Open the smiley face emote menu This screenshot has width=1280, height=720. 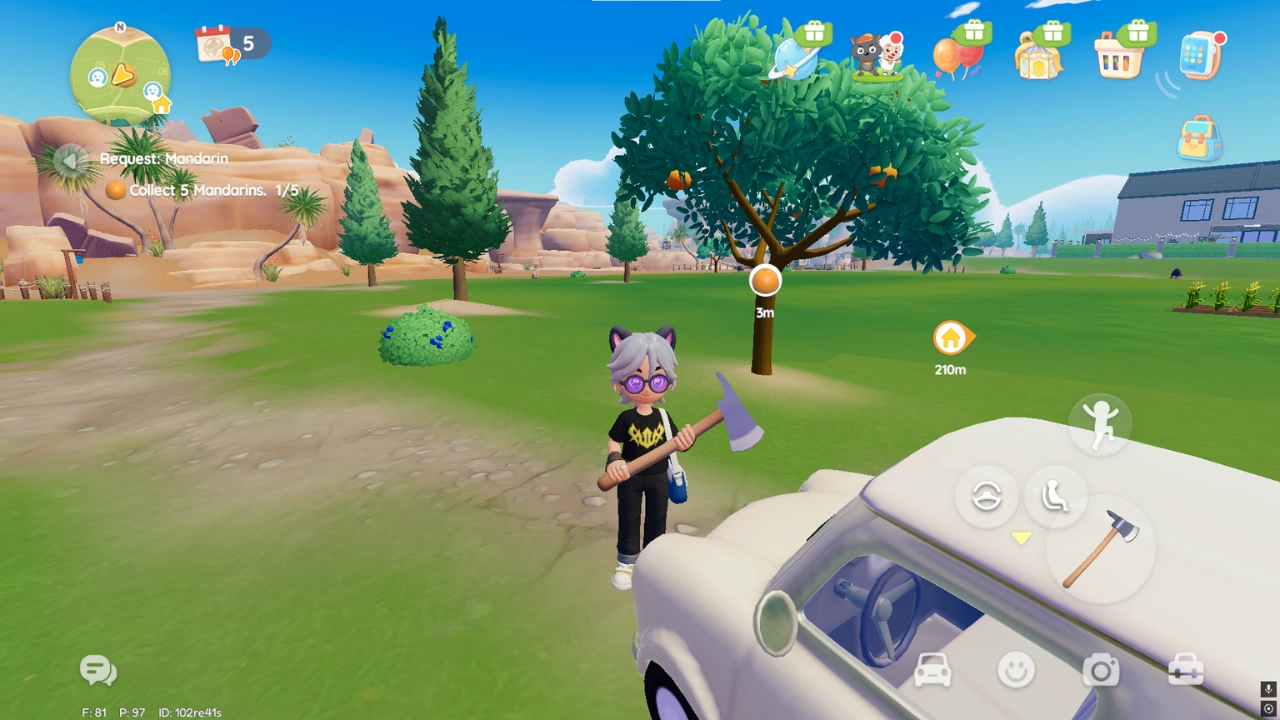(1016, 670)
